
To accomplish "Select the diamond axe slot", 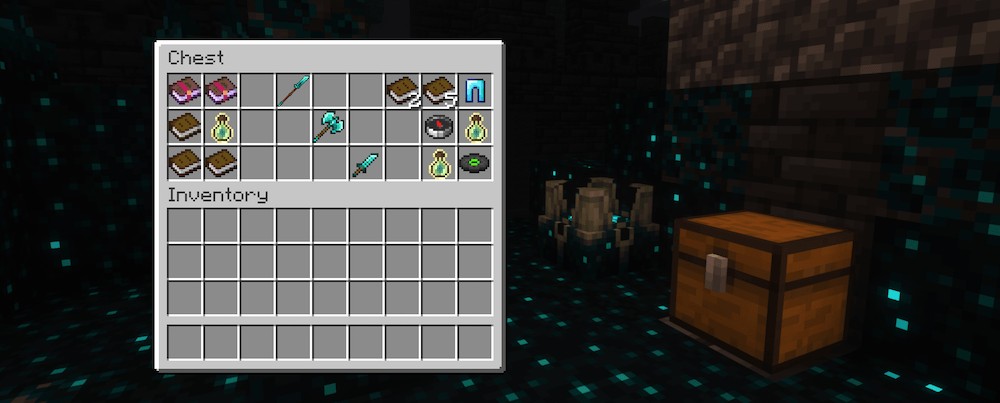I will pyautogui.click(x=330, y=127).
